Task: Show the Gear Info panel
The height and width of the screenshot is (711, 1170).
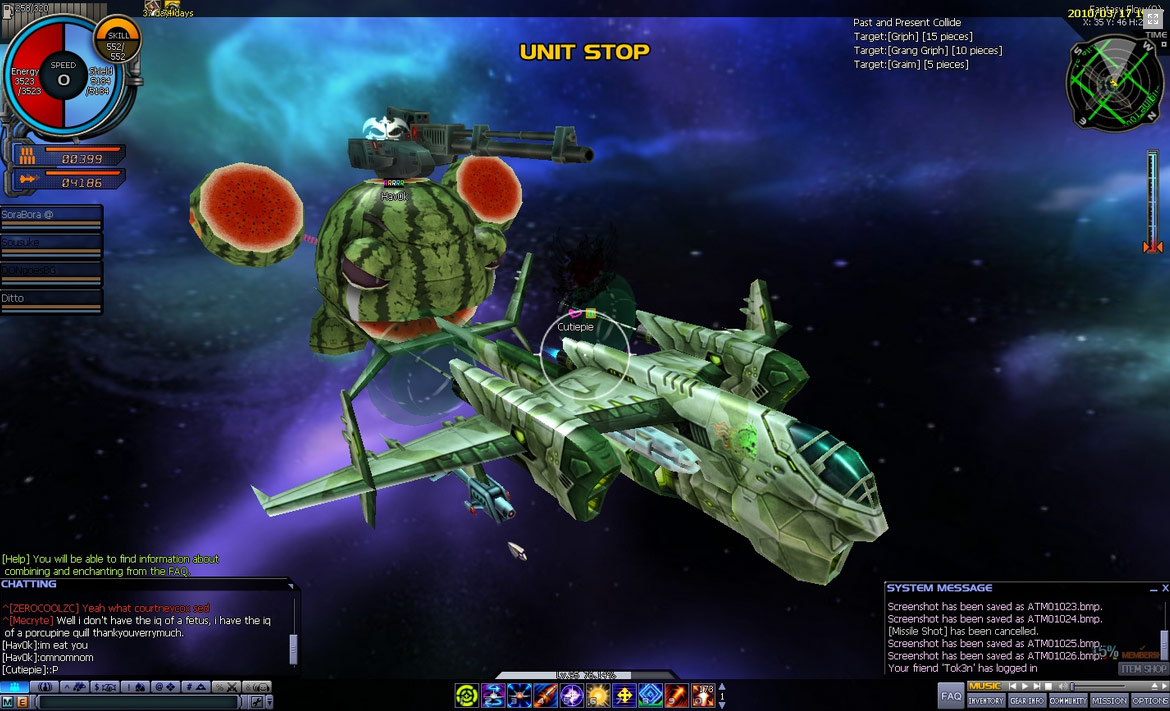Action: point(1027,701)
